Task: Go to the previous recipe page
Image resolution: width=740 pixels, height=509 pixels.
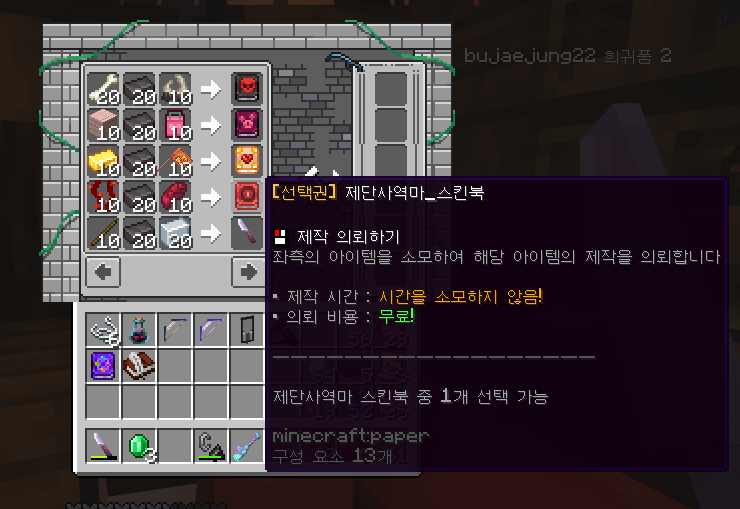Action: tap(104, 271)
